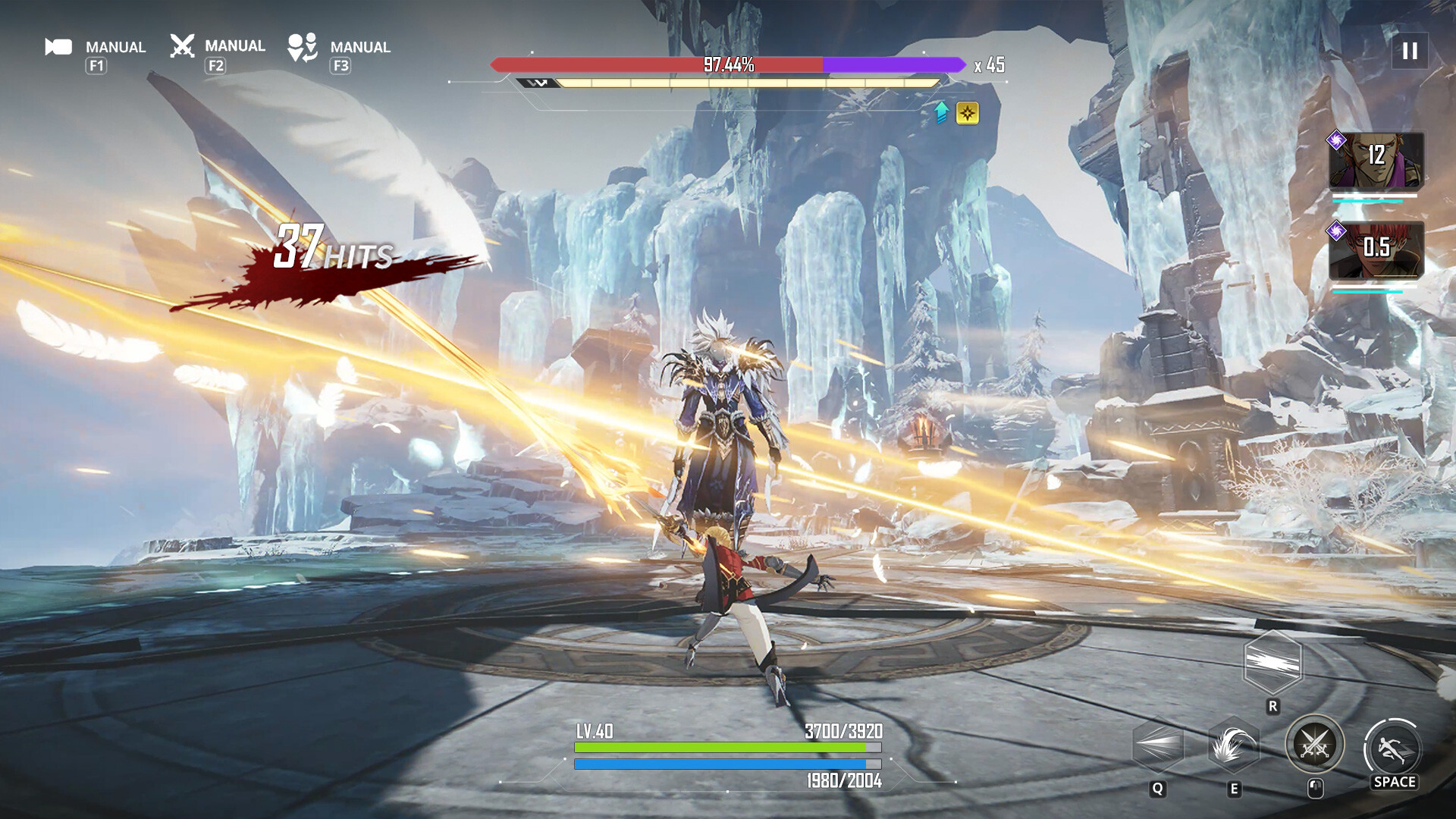
Task: Switch attack mode labeled MANUAL F2
Action: pos(234,46)
